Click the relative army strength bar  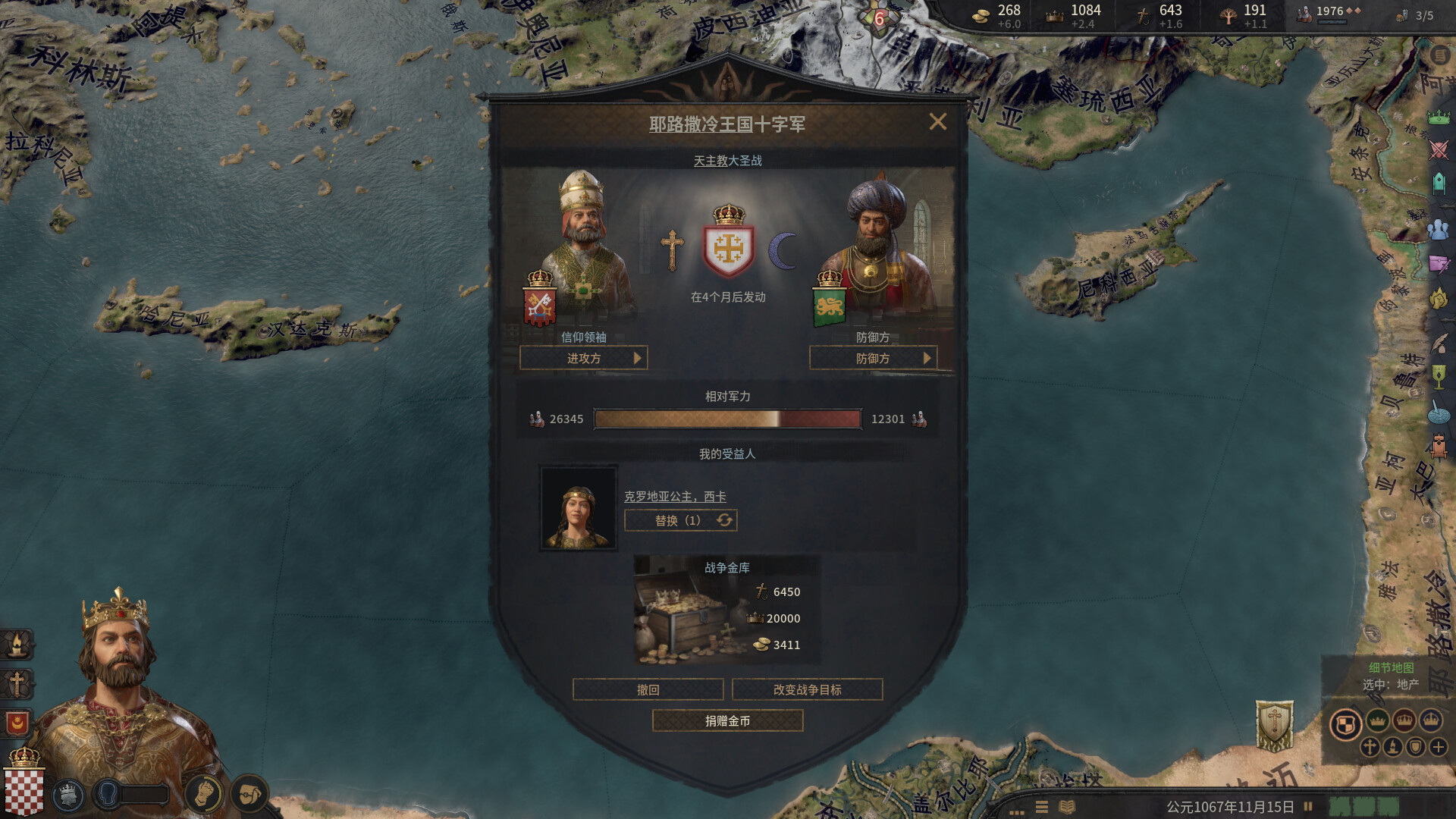coord(727,418)
